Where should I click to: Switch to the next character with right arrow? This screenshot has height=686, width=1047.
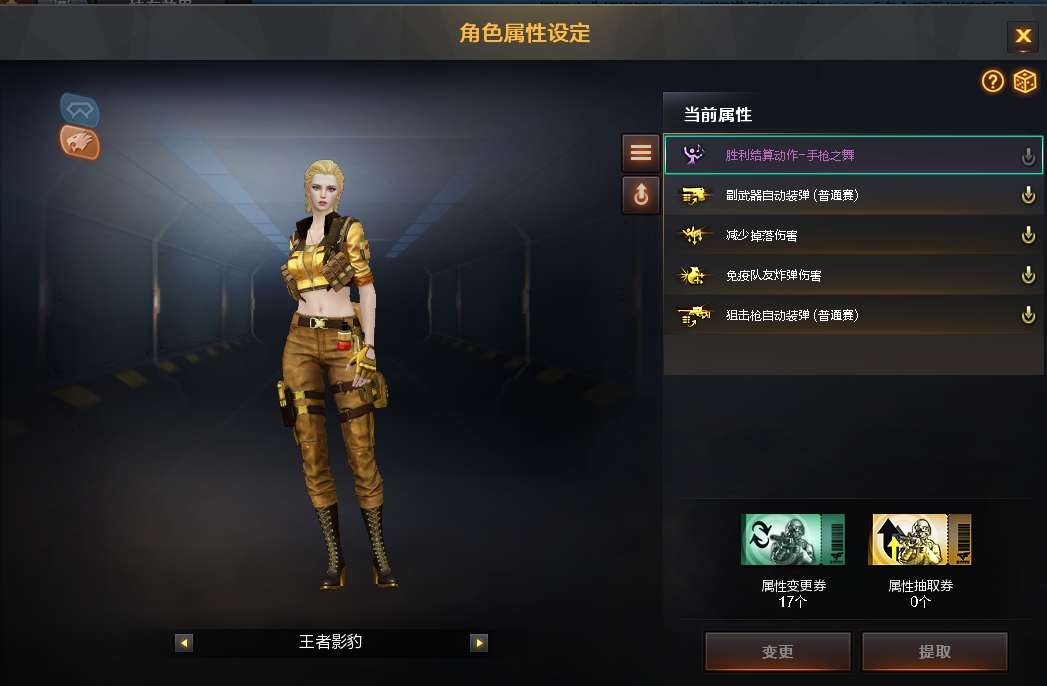tap(479, 643)
